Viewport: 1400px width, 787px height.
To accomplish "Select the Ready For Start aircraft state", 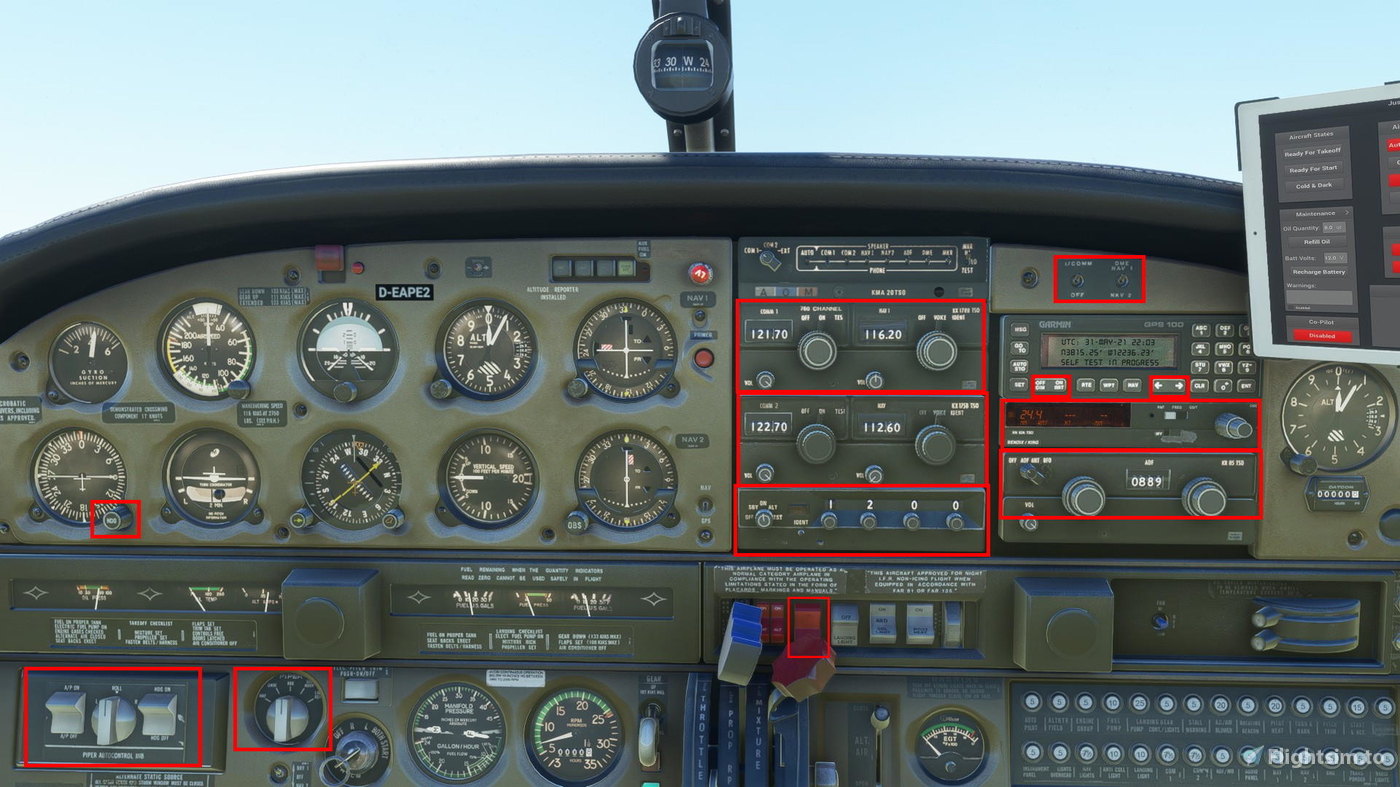I will pos(1313,169).
